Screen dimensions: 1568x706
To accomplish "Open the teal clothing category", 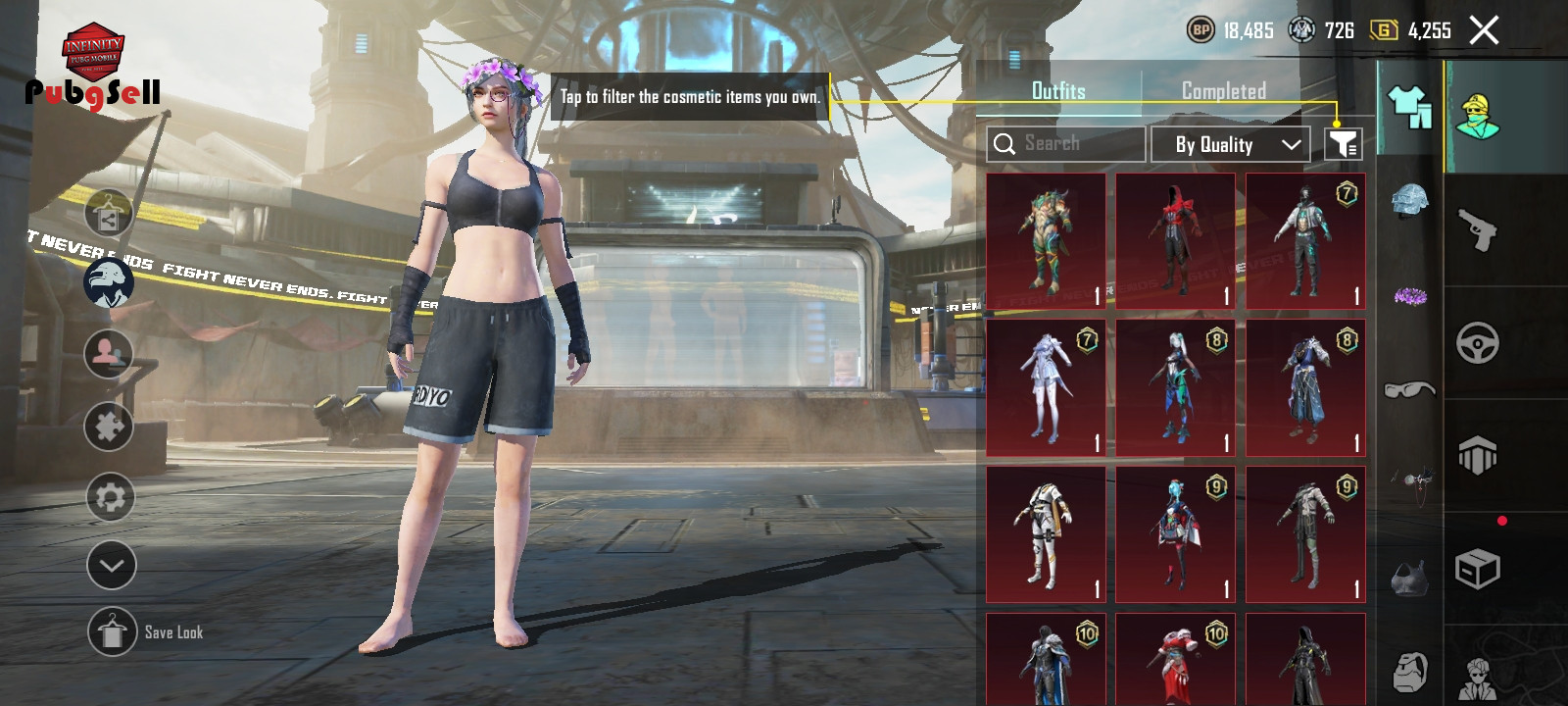I will [1409, 107].
